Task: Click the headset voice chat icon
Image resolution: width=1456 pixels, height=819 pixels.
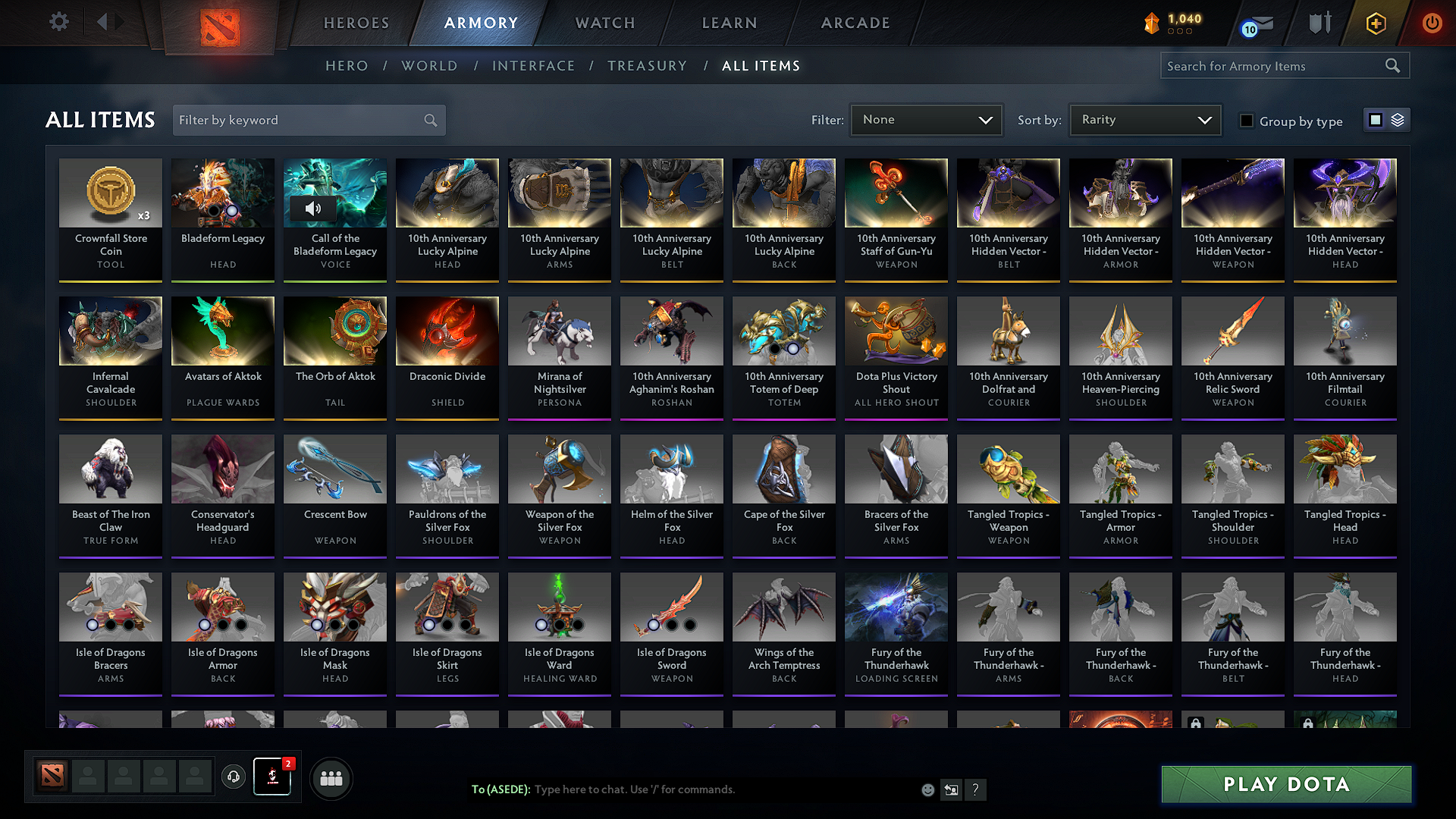Action: click(233, 778)
